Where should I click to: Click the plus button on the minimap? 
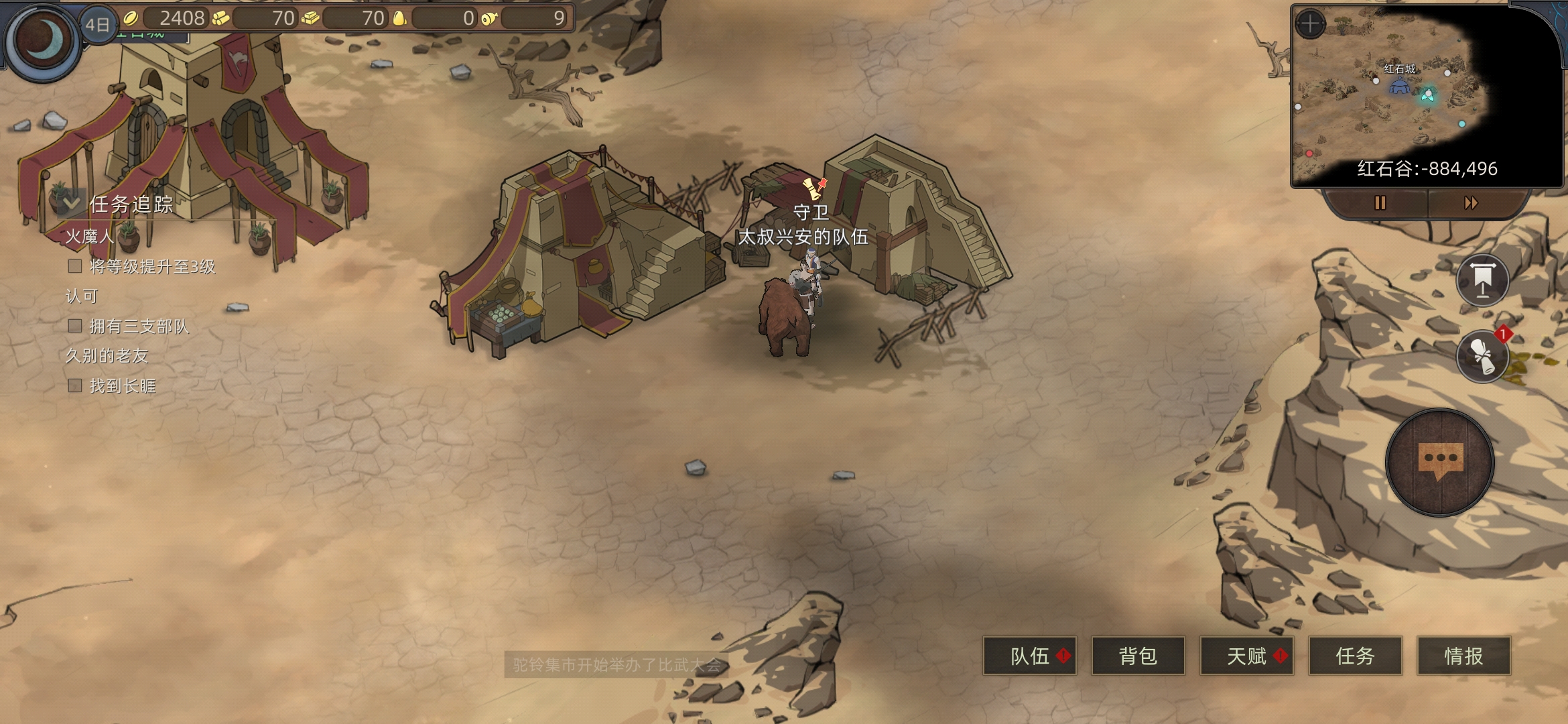pyautogui.click(x=1310, y=24)
